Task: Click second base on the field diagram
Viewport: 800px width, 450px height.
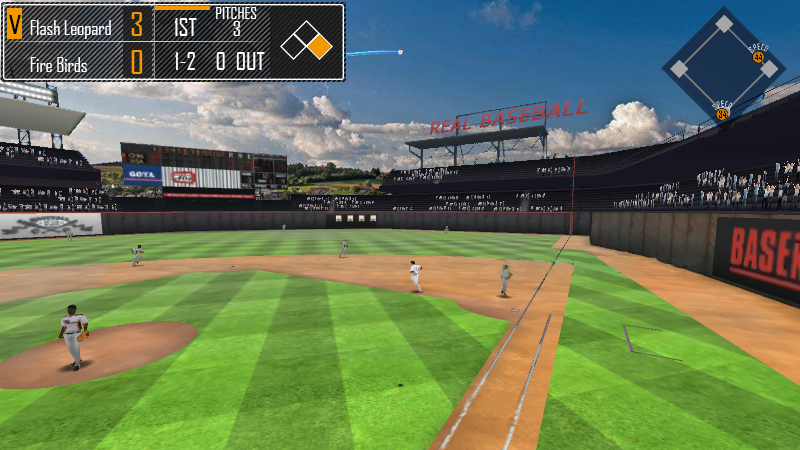Action: [x=722, y=23]
